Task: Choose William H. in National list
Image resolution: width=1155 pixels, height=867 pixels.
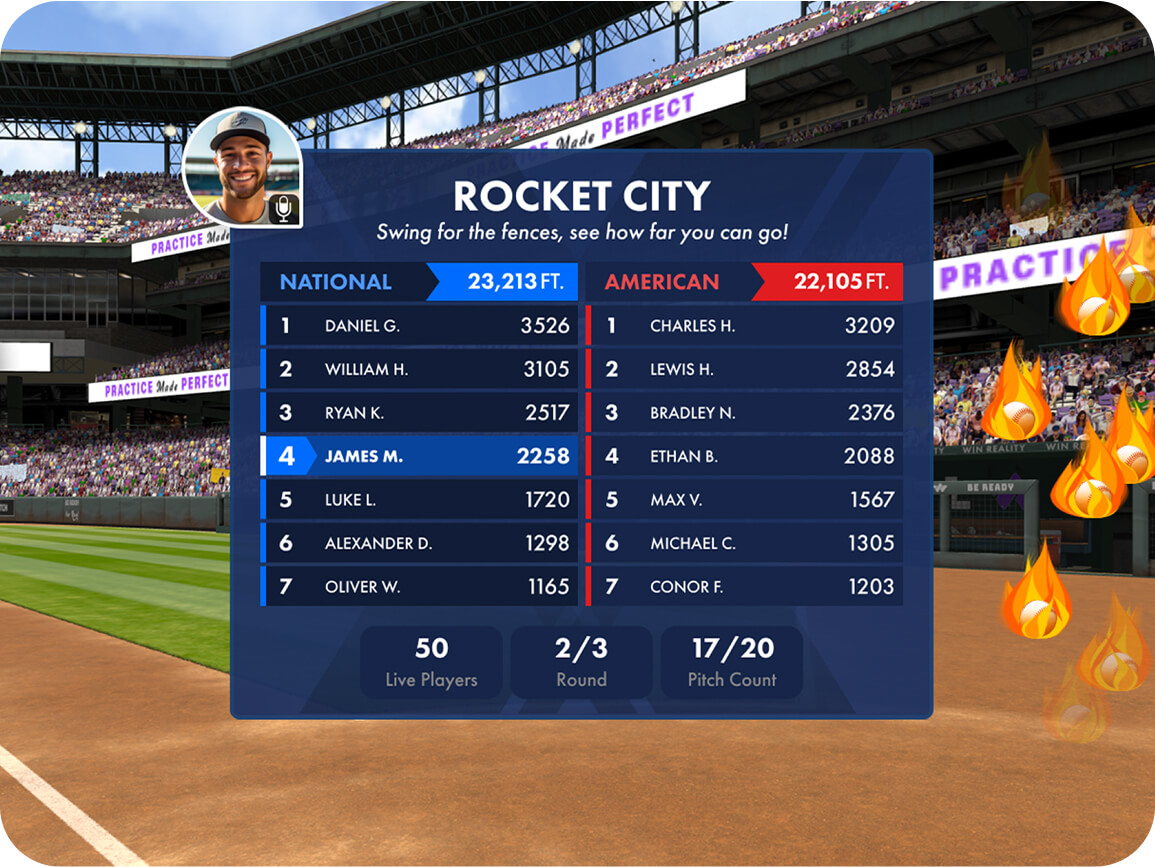Action: (x=419, y=369)
